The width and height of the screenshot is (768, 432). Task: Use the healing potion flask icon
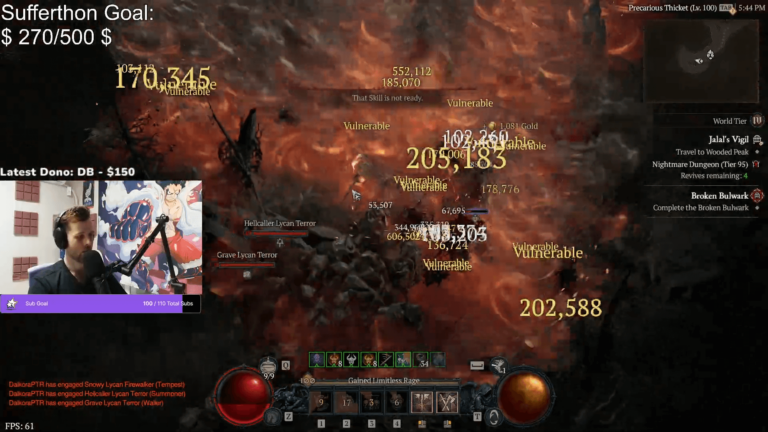coord(268,366)
